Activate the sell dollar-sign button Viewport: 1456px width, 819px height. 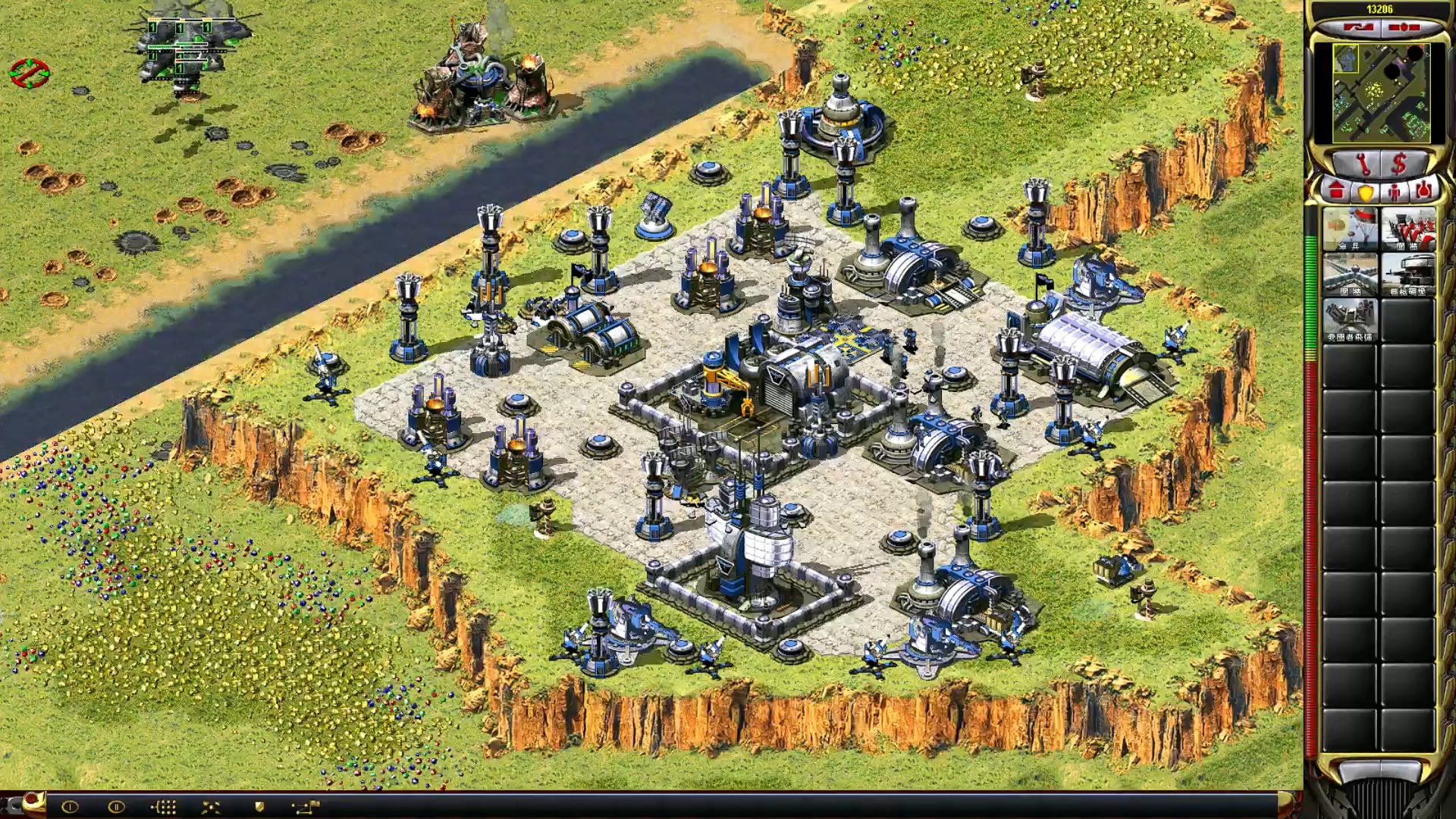(x=1400, y=163)
